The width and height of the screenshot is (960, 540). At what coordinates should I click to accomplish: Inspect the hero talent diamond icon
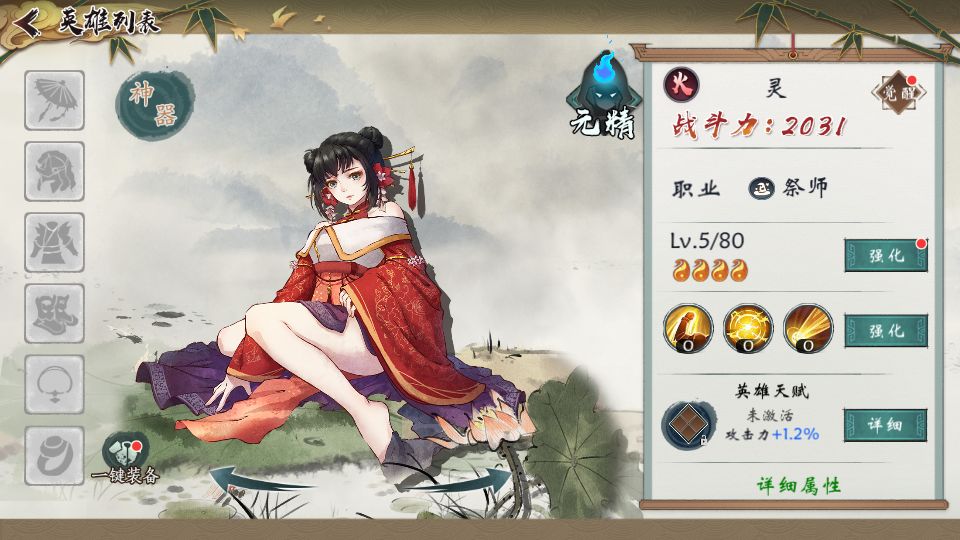point(688,424)
